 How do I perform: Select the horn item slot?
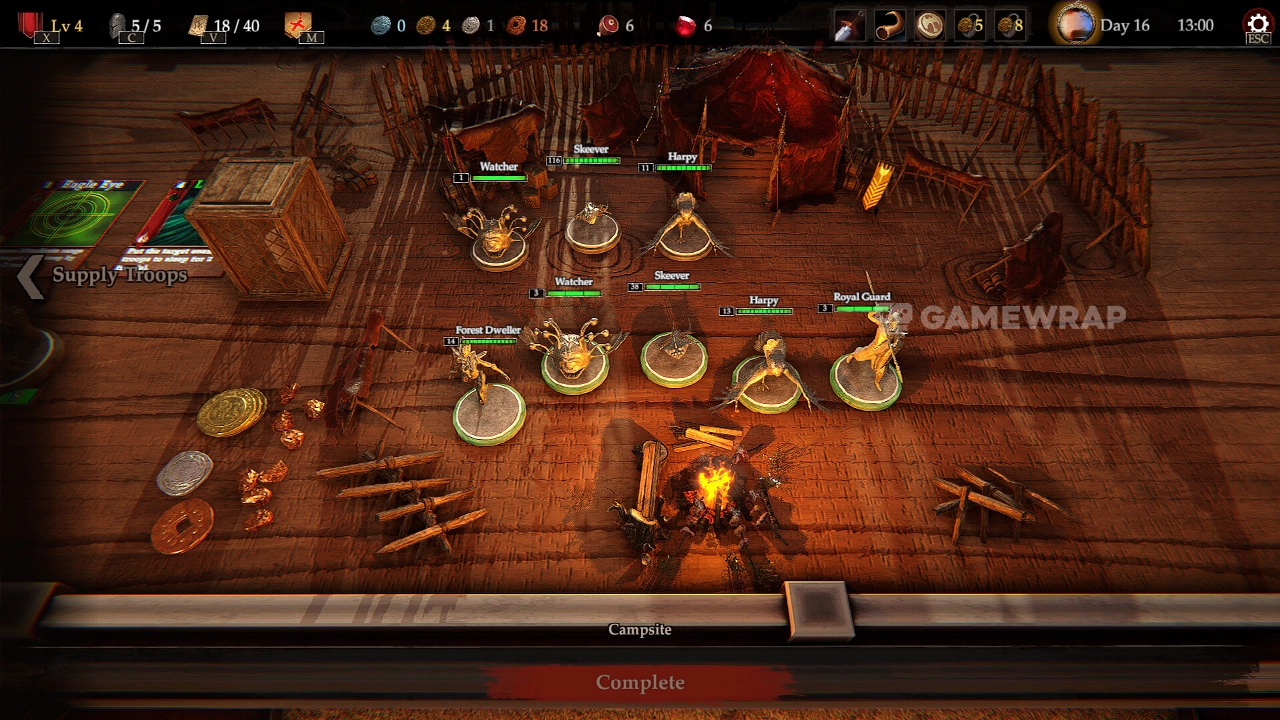tap(890, 25)
